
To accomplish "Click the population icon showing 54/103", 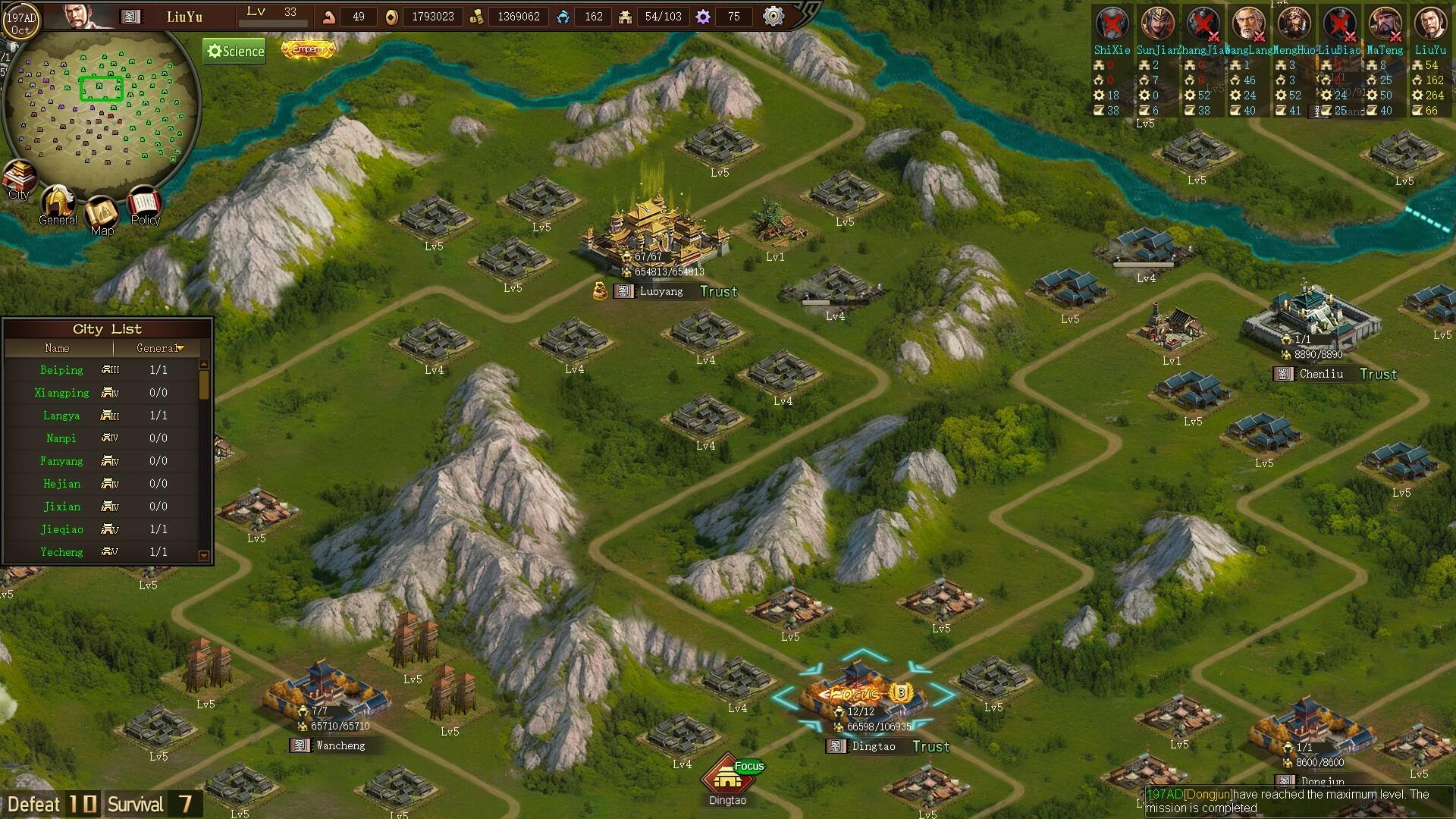I will coord(626,16).
